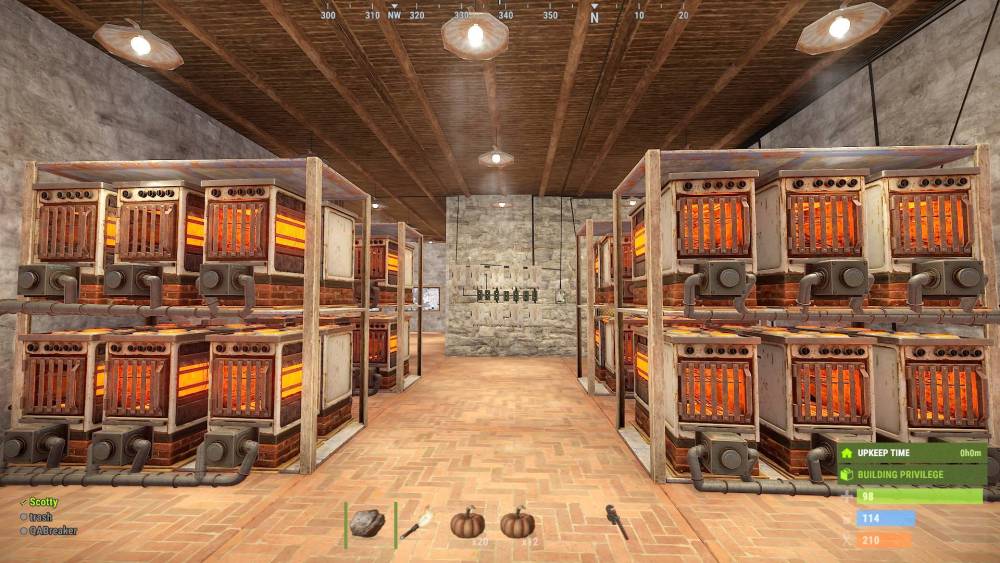Click team member Scotty in the team list
The height and width of the screenshot is (563, 1000).
click(43, 502)
